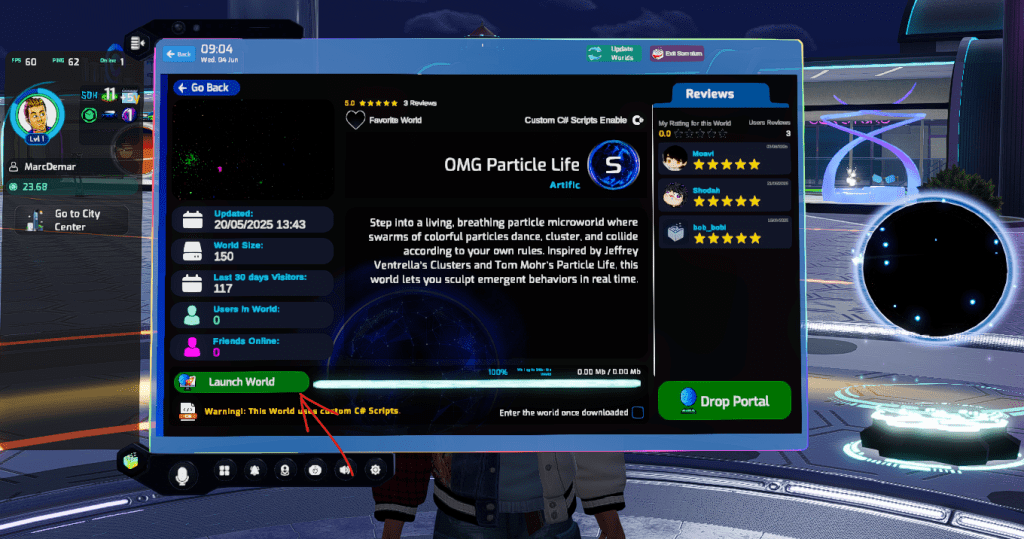Screen dimensions: 1024x539
Task: Click the Exit Somnium button
Action: click(x=678, y=53)
